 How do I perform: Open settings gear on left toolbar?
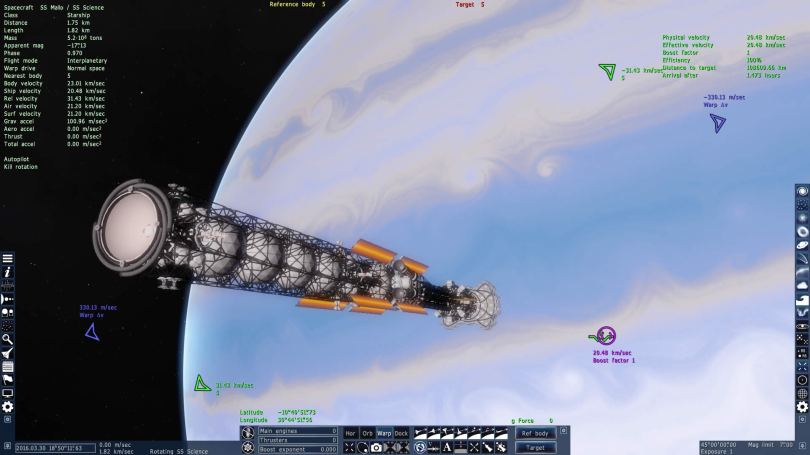click(x=7, y=407)
